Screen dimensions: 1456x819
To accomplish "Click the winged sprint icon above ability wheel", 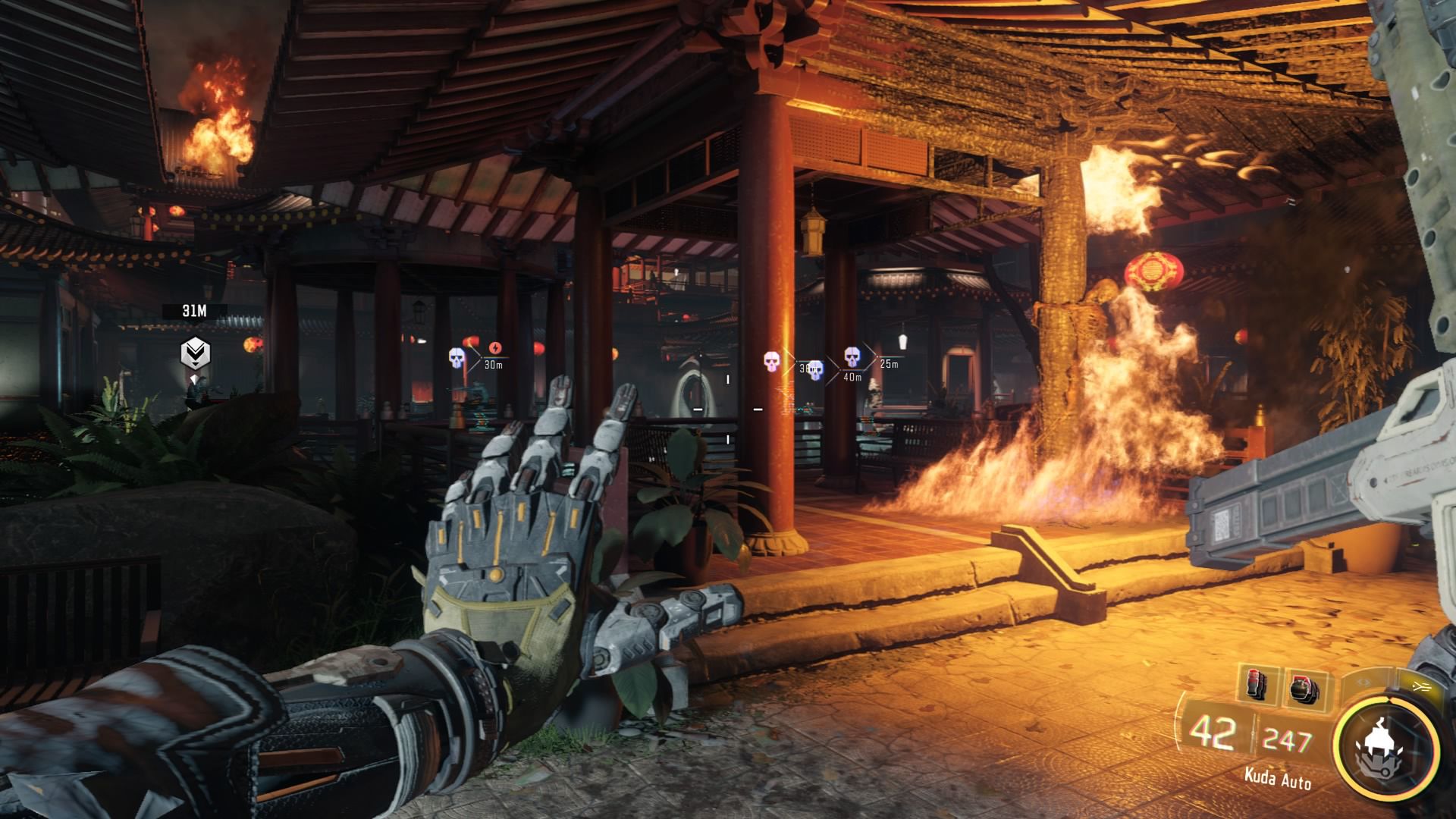I will [1422, 686].
